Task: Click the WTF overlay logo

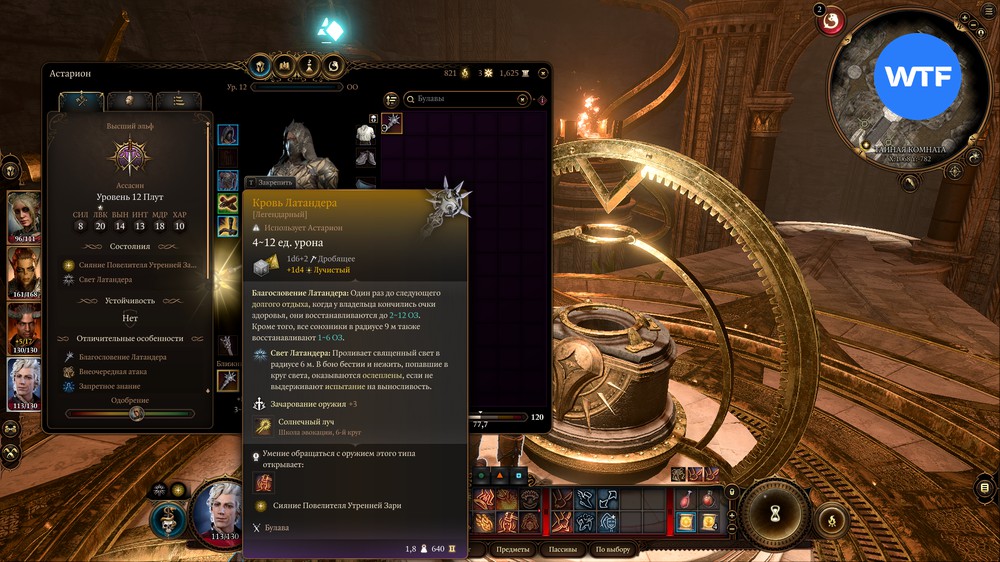Action: (917, 78)
